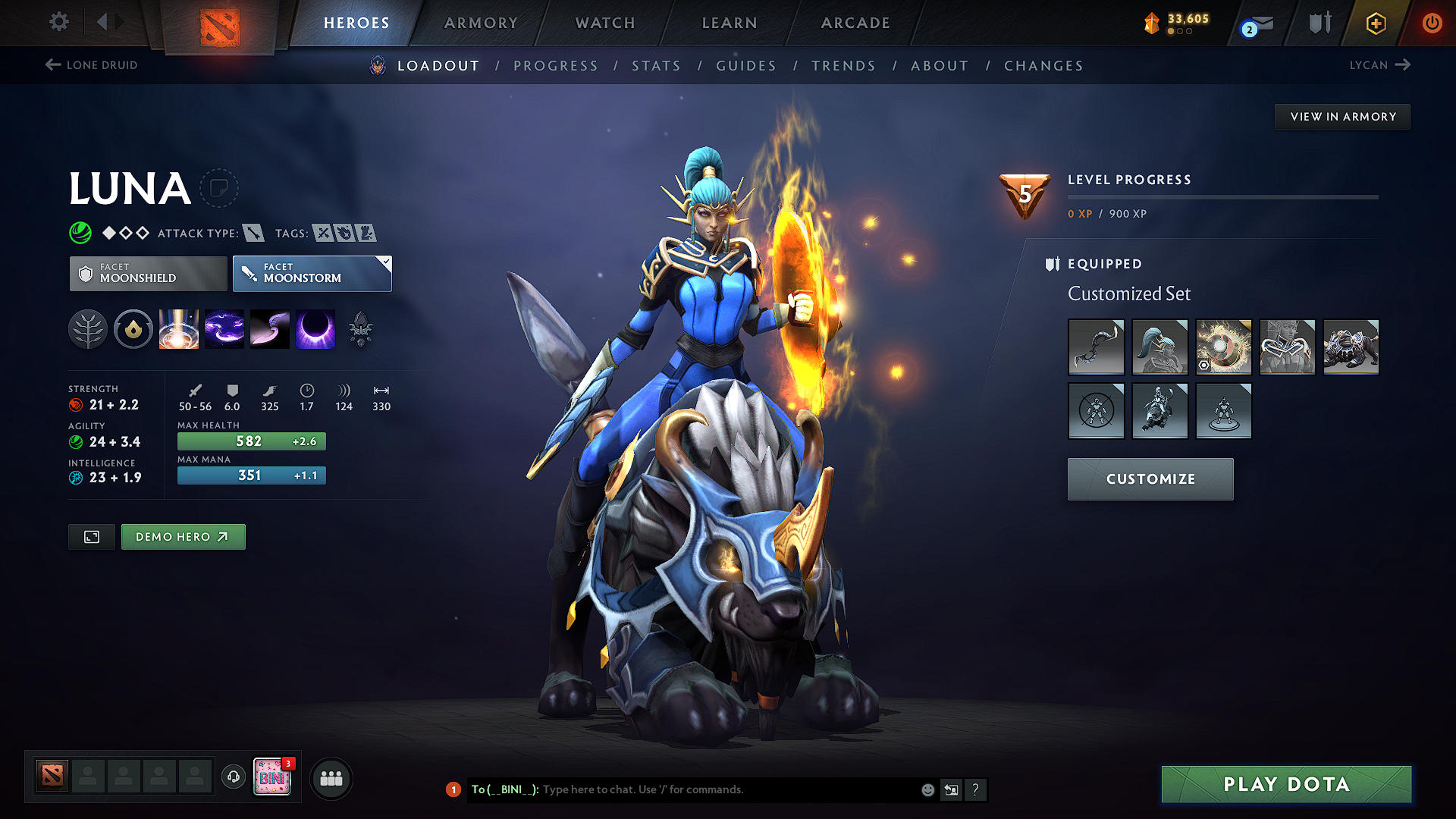1456x819 pixels.
Task: Switch to the Stats tab
Action: tap(656, 66)
